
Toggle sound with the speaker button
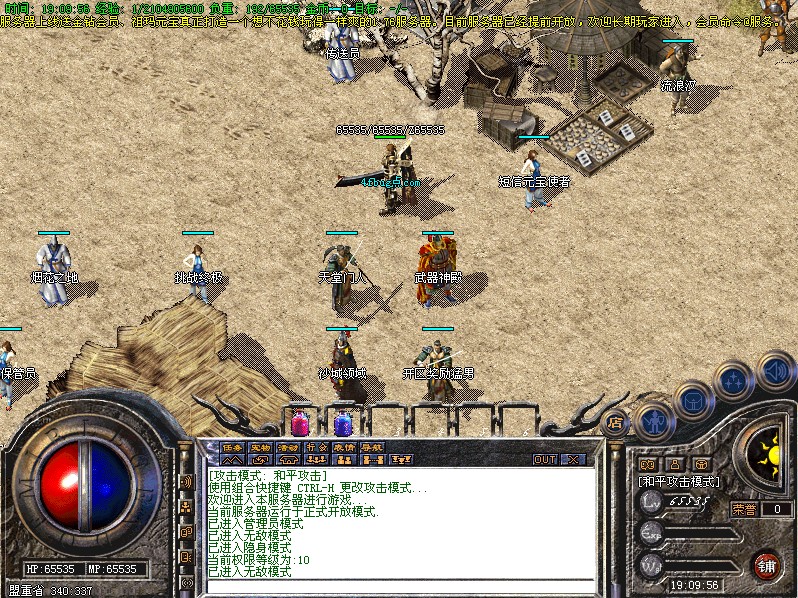(x=773, y=372)
